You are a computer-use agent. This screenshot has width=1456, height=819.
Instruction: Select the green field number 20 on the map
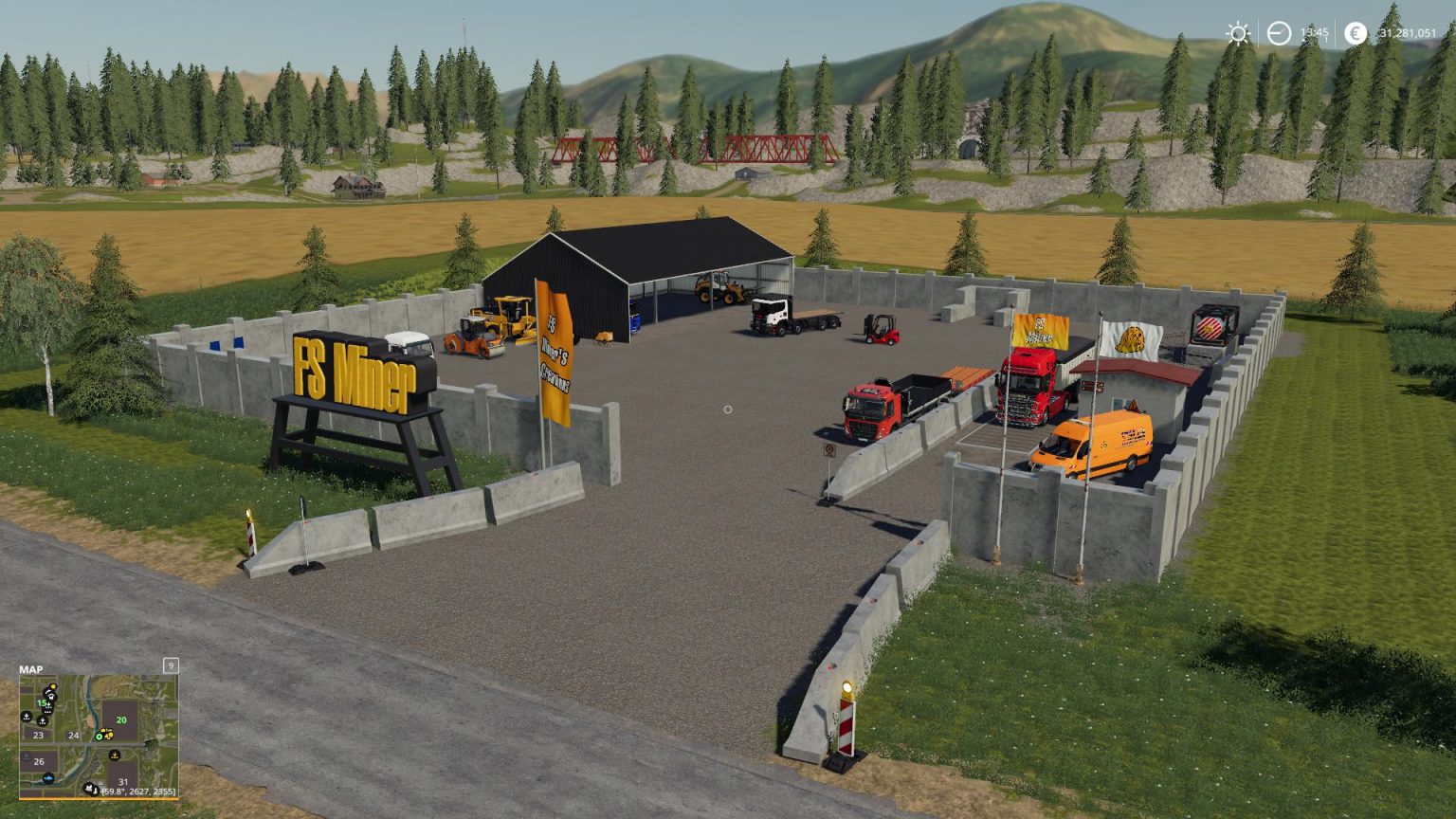point(120,719)
